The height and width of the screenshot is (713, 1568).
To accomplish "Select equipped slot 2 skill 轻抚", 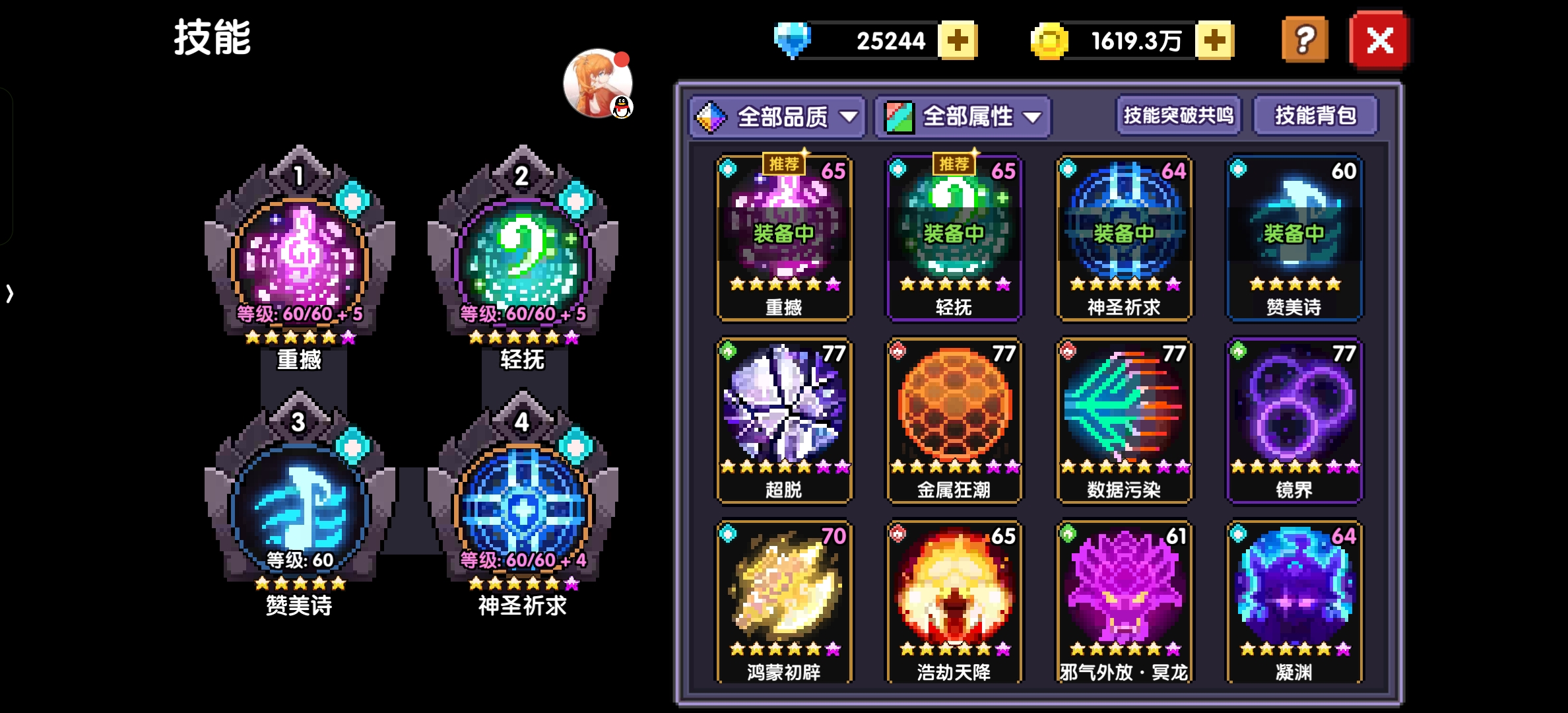I will tap(523, 257).
